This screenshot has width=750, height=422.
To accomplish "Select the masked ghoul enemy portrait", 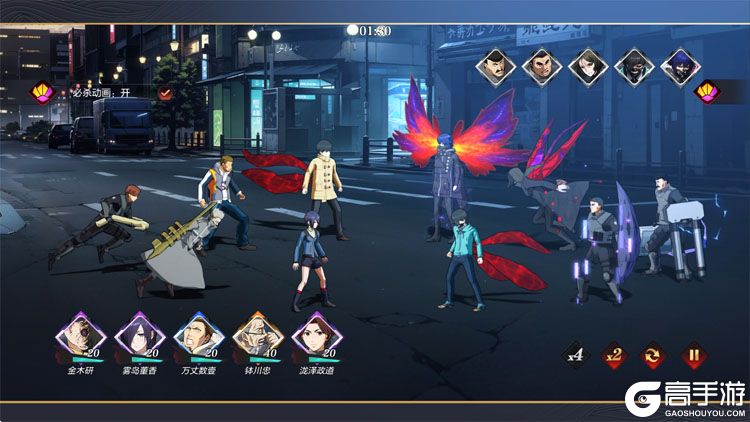I will (x=634, y=66).
